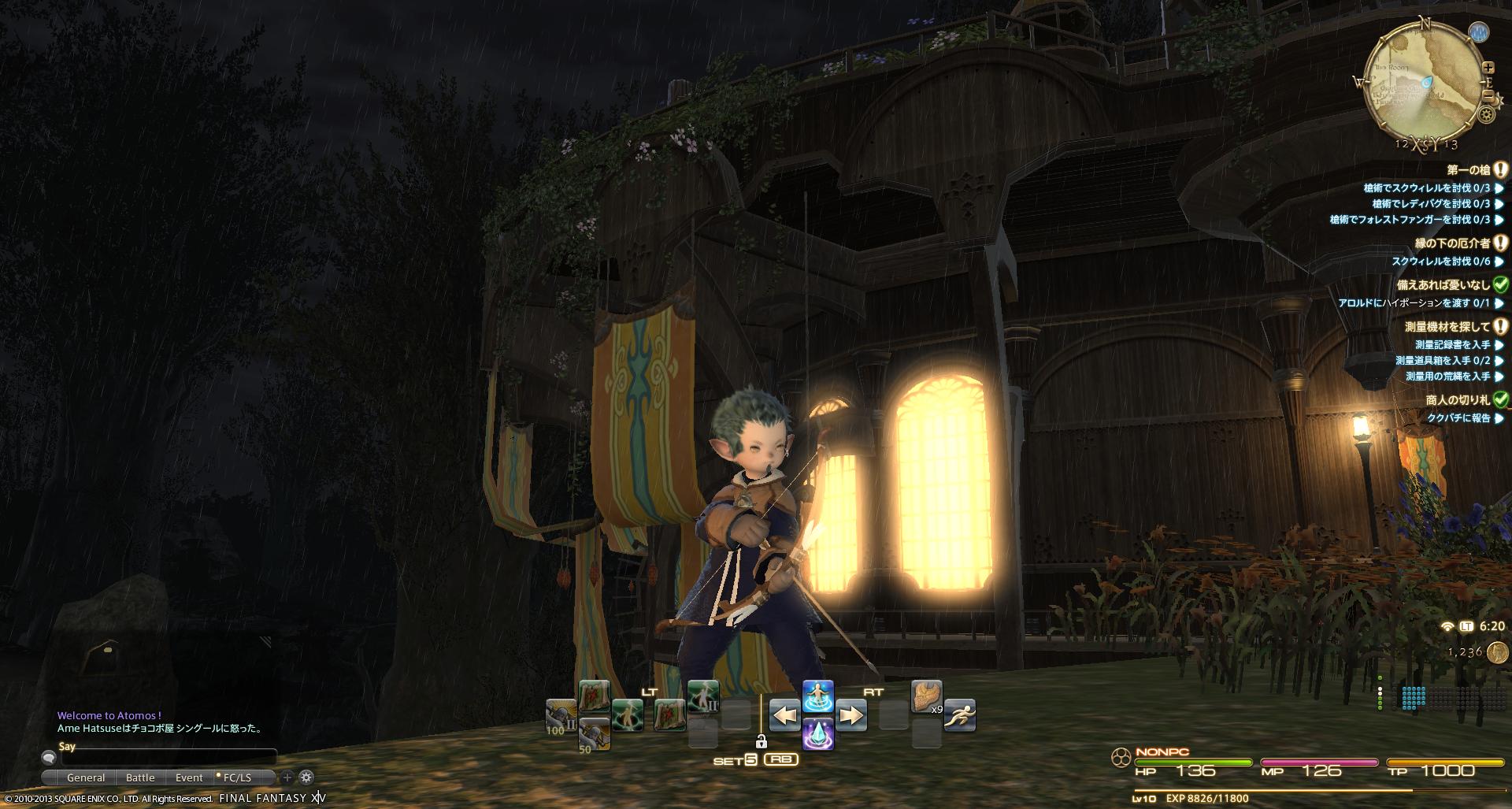This screenshot has height=809, width=1512.
Task: Click the speech bubble chat mode icon
Action: pyautogui.click(x=49, y=759)
